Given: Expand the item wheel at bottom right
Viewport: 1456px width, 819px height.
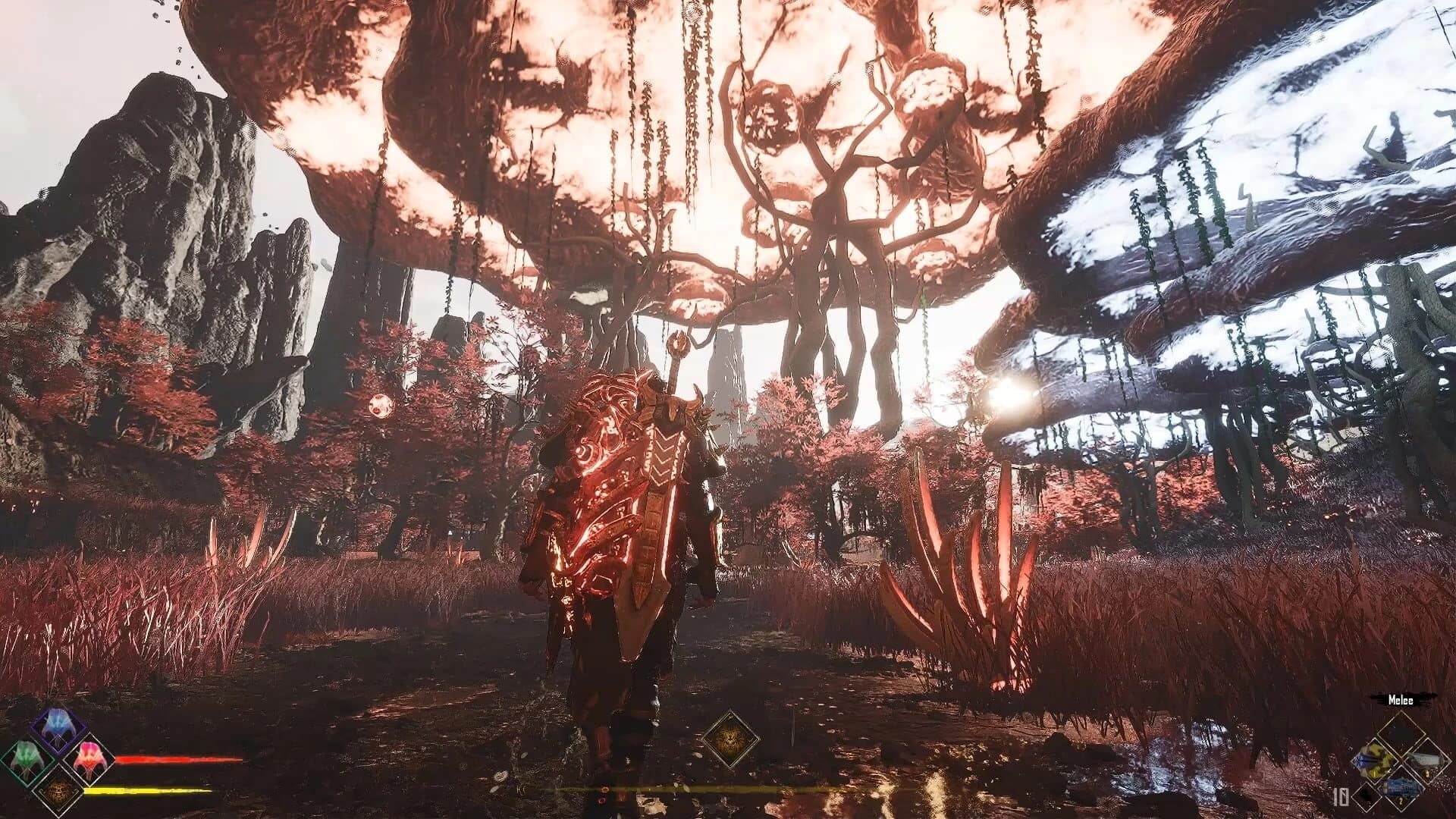Looking at the screenshot, I should pyautogui.click(x=1401, y=761).
